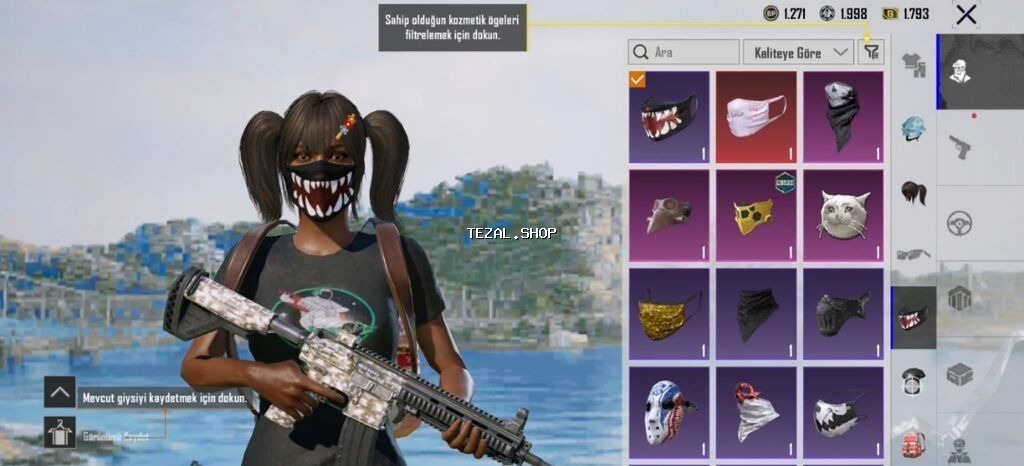Image resolution: width=1024 pixels, height=466 pixels.
Task: Click the "Görünümü Kaydet" hanger button
Action: (60, 432)
